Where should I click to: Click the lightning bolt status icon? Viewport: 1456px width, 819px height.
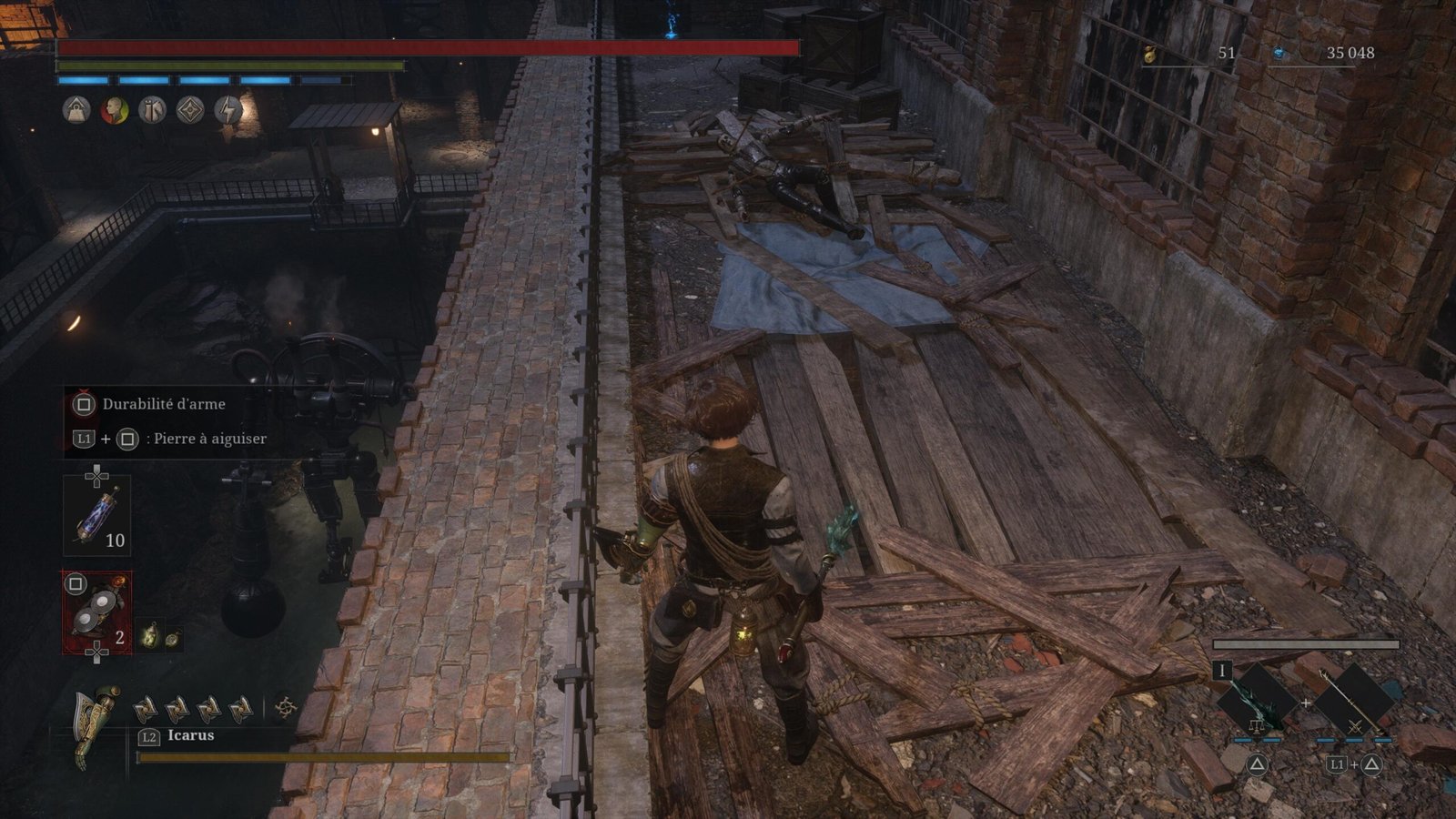(227, 110)
